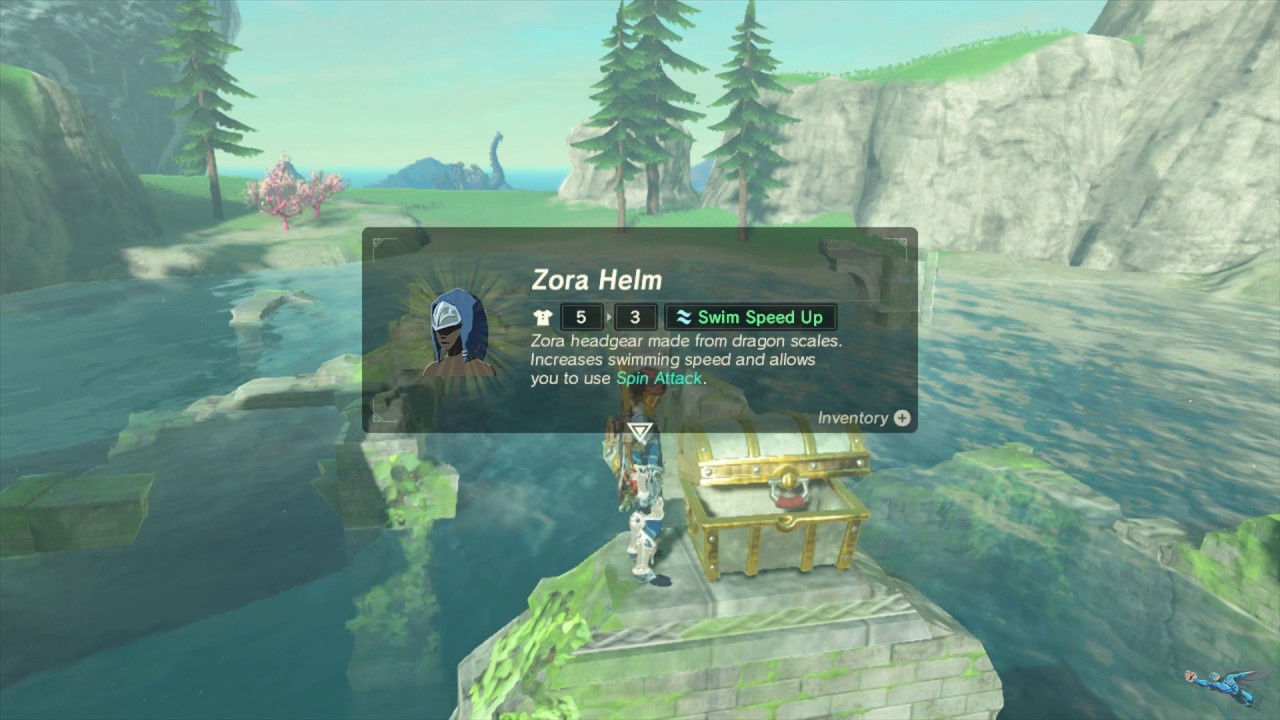Click the small arrow between defense values 5 and 3

click(x=609, y=316)
